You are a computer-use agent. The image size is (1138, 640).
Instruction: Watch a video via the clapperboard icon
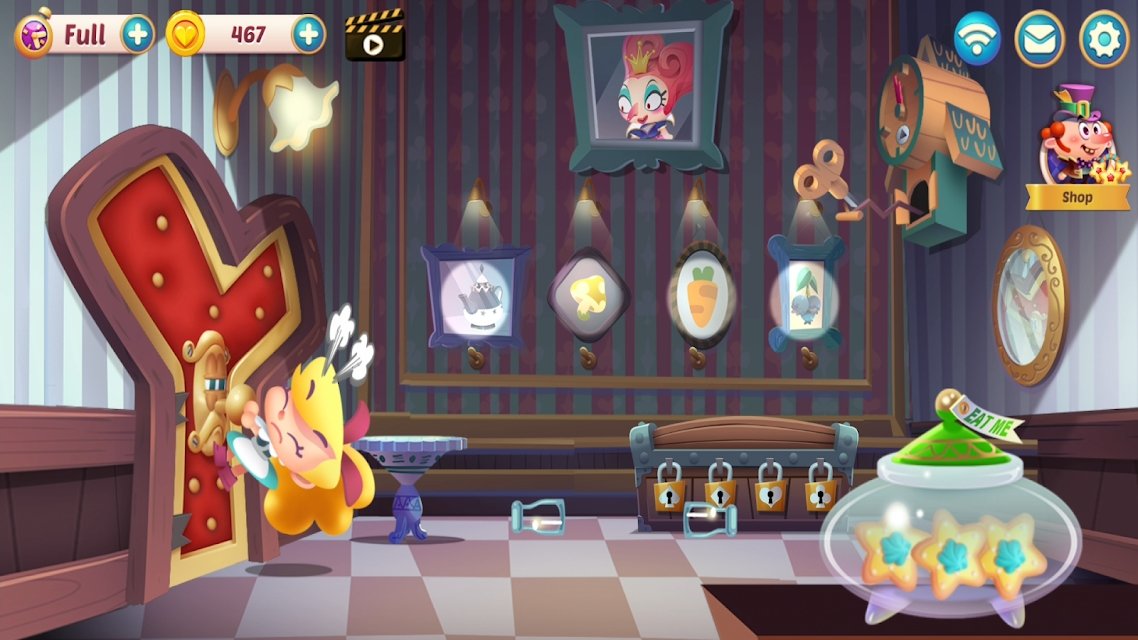[374, 36]
